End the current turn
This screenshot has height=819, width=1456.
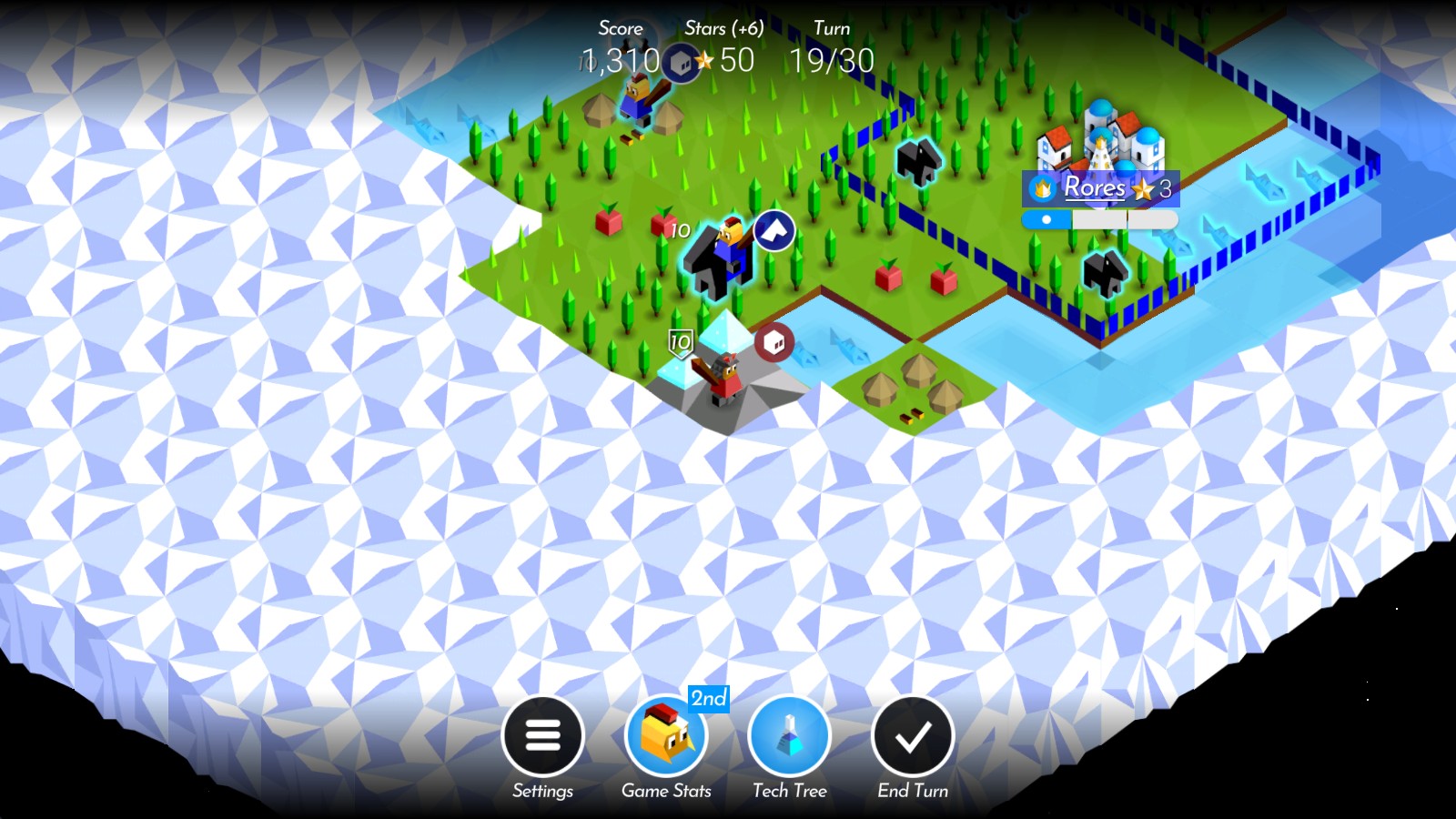[x=912, y=736]
